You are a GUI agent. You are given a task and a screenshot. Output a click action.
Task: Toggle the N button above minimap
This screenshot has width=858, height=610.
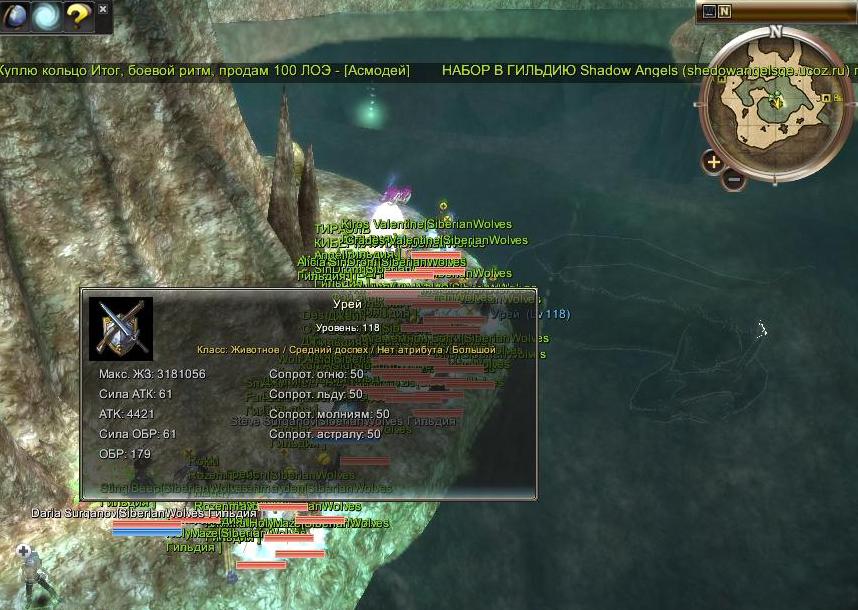(724, 12)
